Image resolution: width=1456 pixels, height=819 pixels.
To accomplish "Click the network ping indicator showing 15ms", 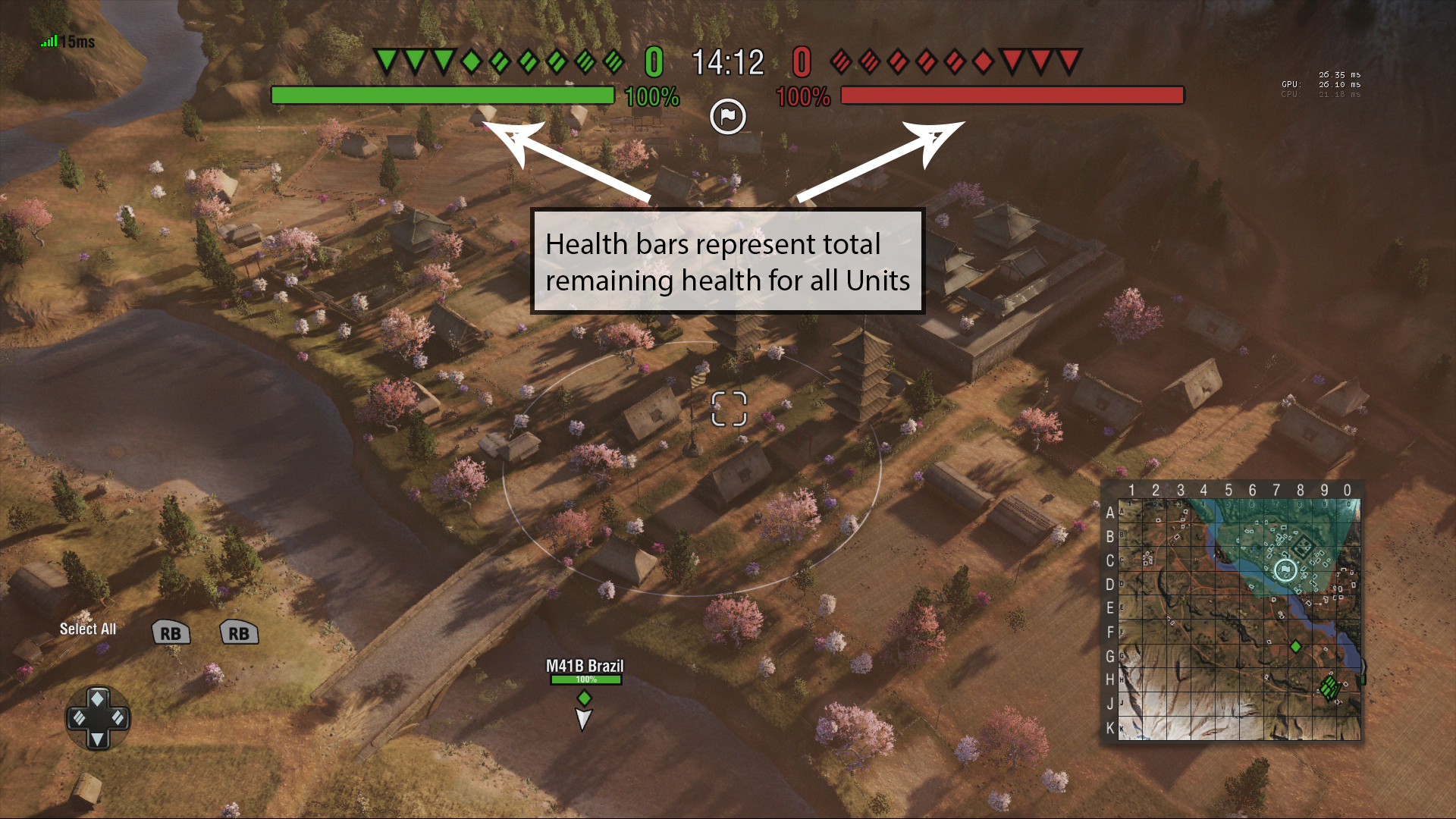I will (x=66, y=41).
